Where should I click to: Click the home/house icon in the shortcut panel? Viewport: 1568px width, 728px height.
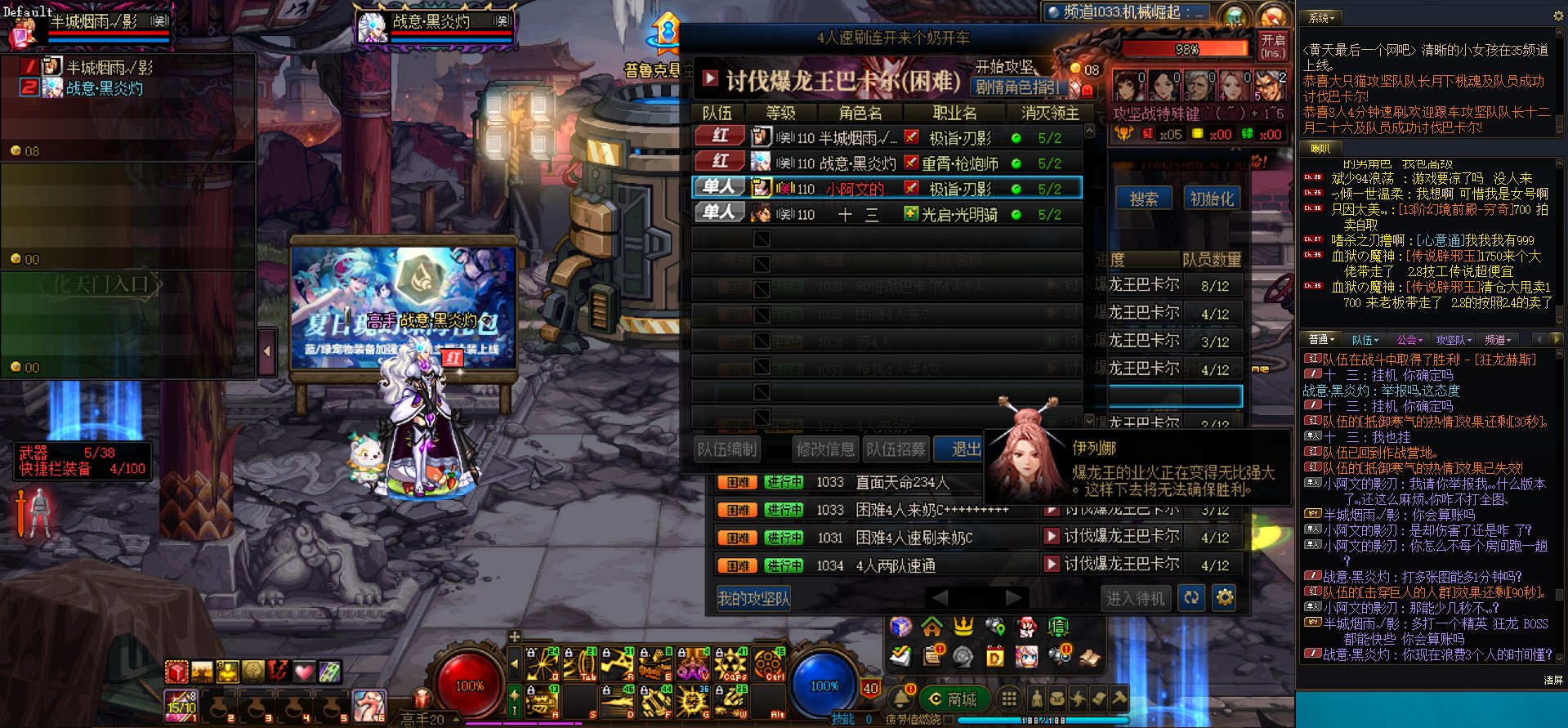(x=931, y=627)
